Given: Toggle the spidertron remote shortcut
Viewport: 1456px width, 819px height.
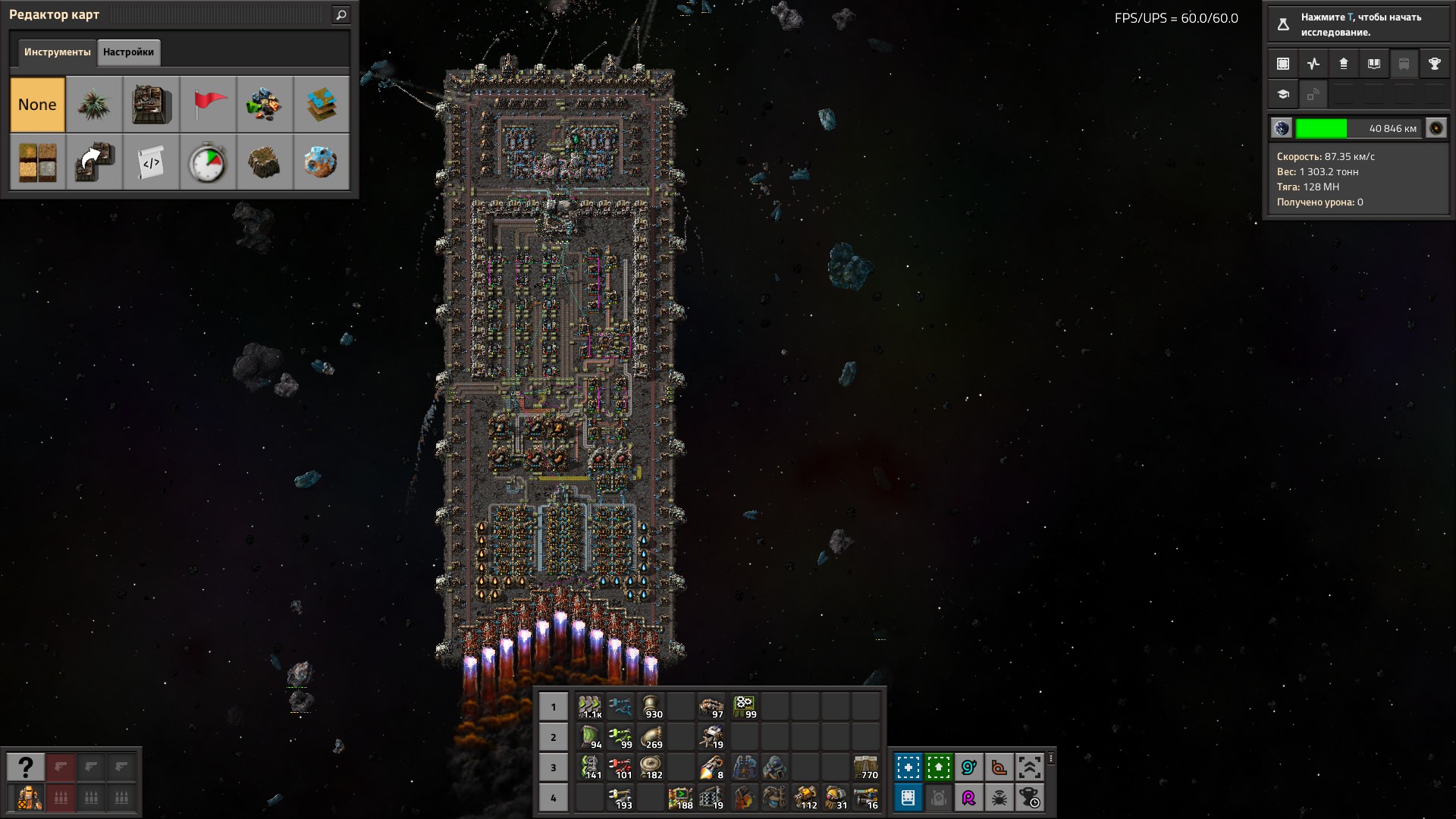Looking at the screenshot, I should (x=999, y=798).
